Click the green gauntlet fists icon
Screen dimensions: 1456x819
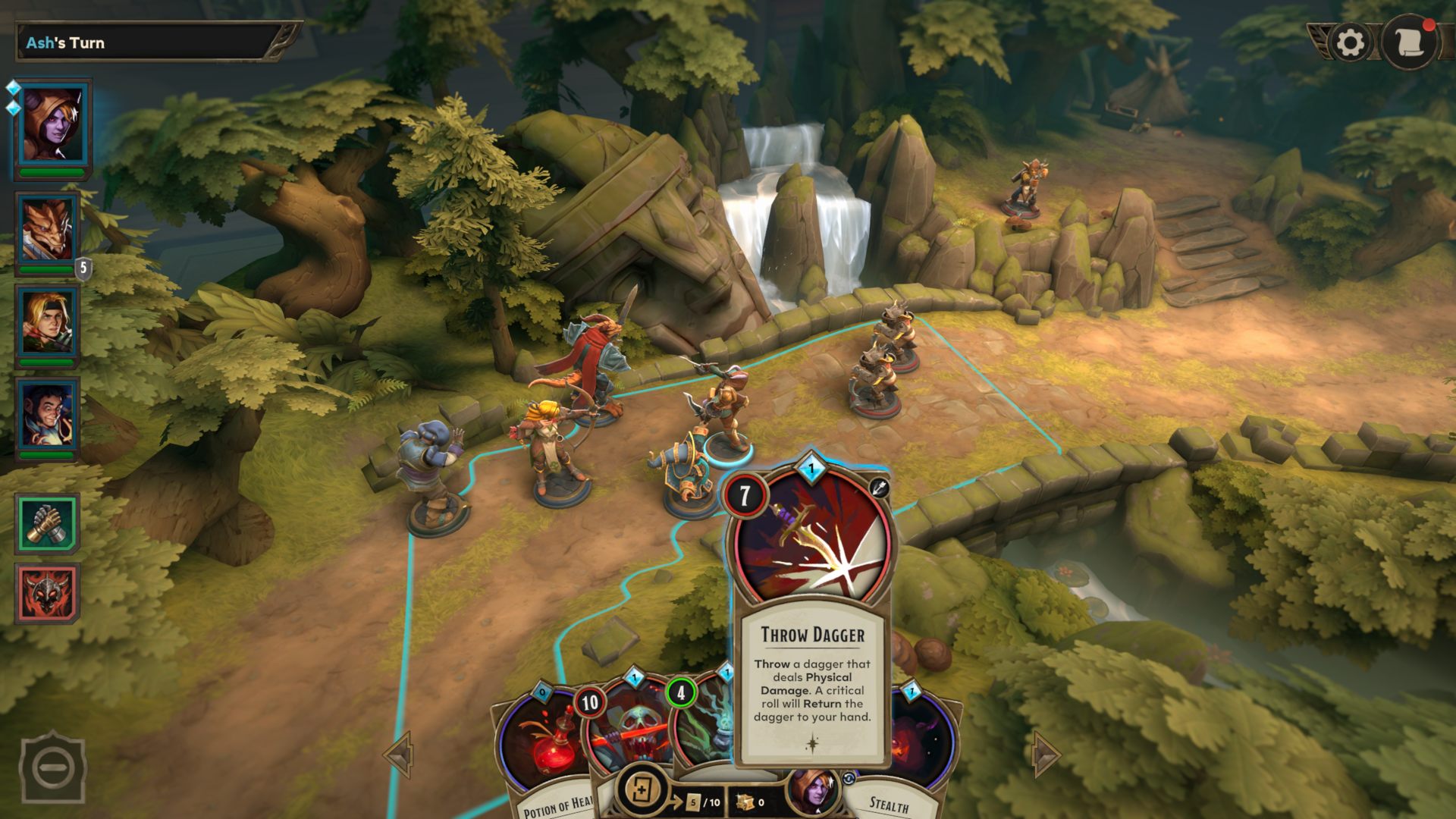[x=48, y=523]
